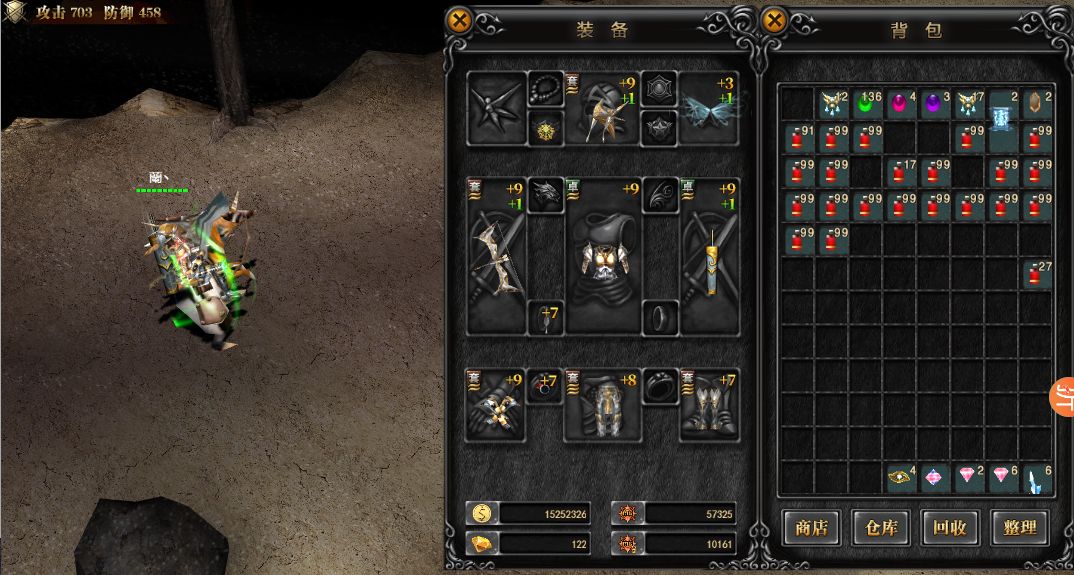Viewport: 1074px width, 575px height.
Task: Close the 装备 equipment panel
Action: pos(459,21)
